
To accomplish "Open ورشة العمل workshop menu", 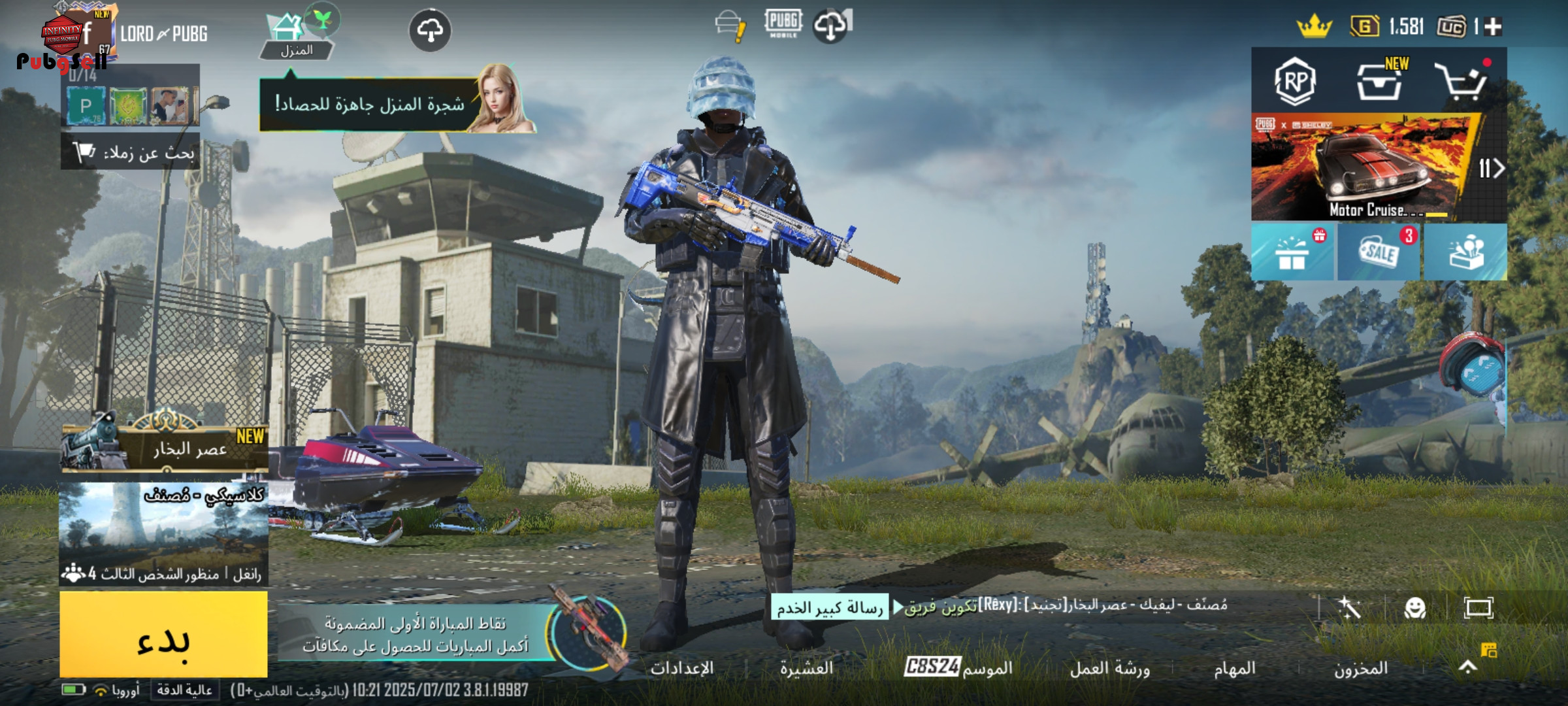I will 1109,668.
